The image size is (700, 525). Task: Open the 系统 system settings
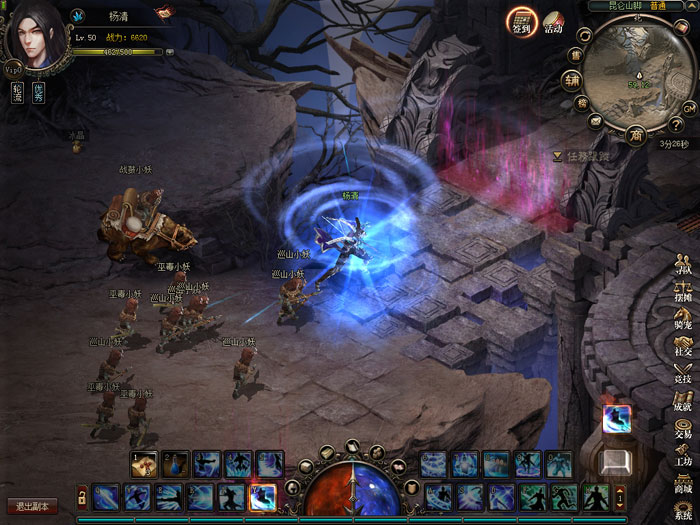[x=684, y=509]
